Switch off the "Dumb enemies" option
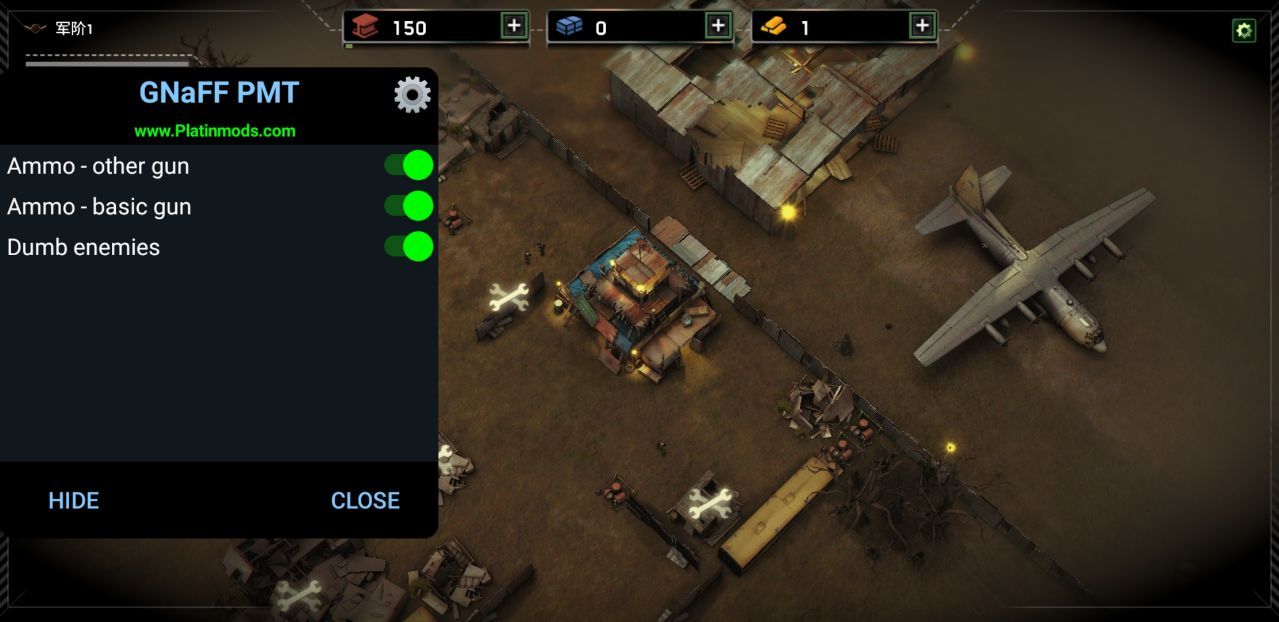 point(409,247)
